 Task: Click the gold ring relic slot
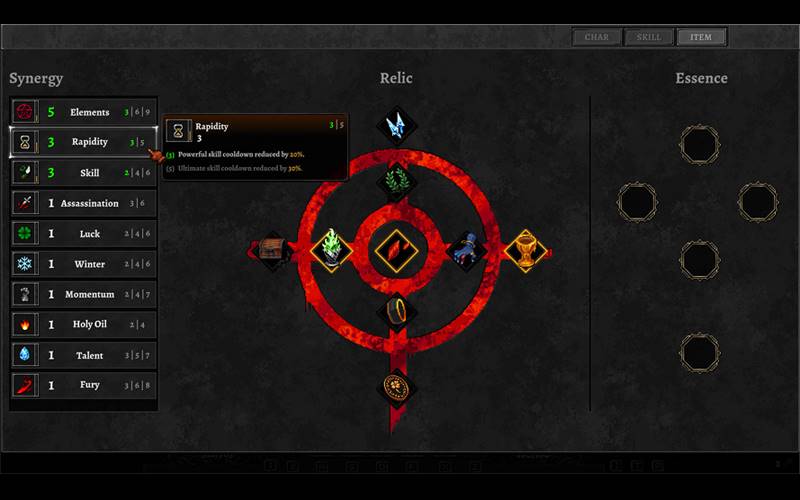pyautogui.click(x=396, y=310)
